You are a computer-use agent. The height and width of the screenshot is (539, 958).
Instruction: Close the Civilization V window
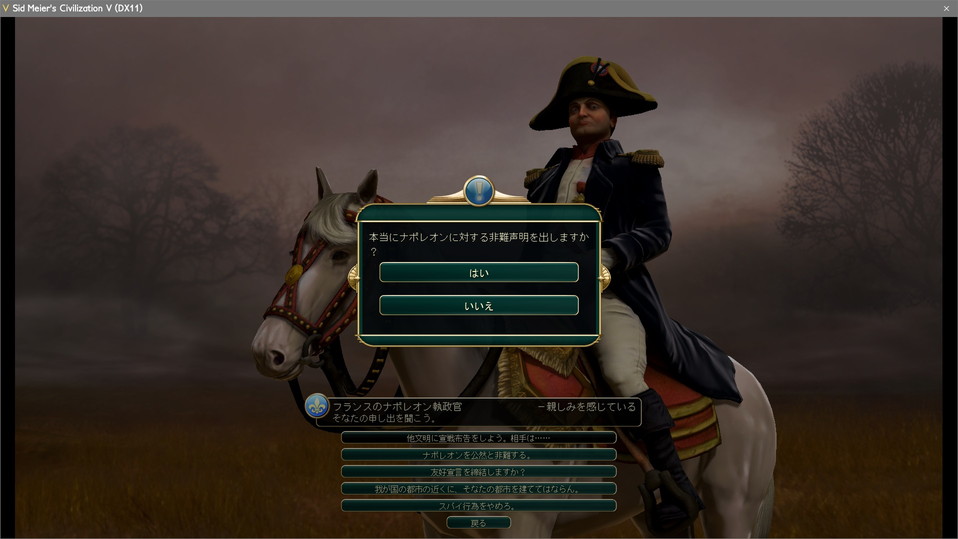coord(946,8)
